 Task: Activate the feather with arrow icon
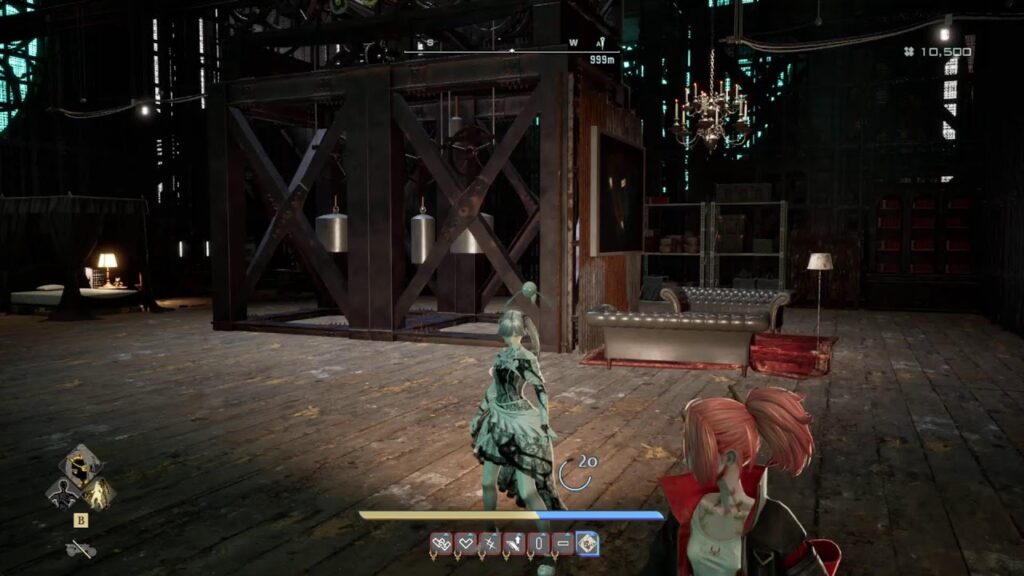point(514,543)
